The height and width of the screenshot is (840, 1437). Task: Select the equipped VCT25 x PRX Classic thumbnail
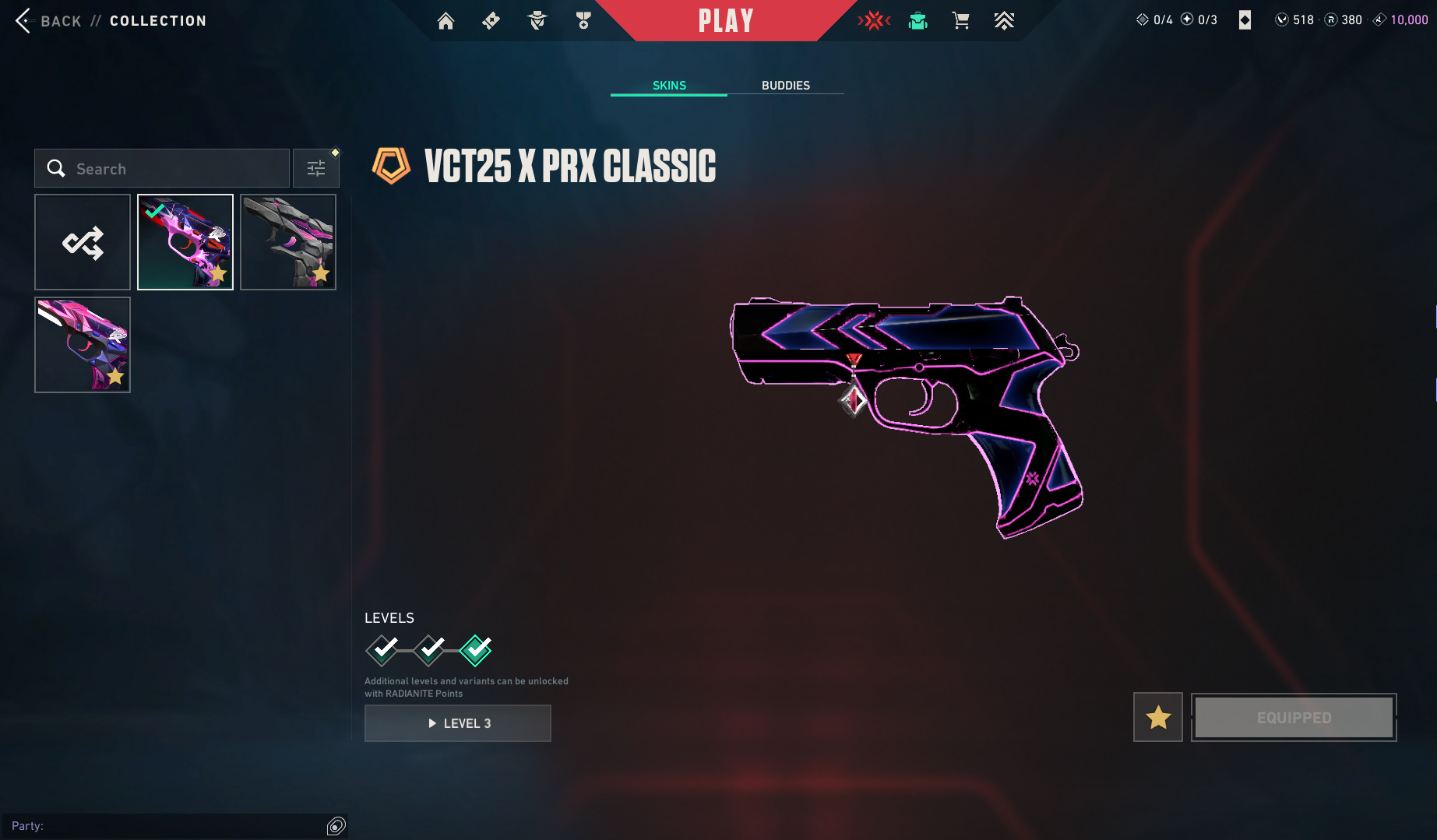click(x=185, y=242)
